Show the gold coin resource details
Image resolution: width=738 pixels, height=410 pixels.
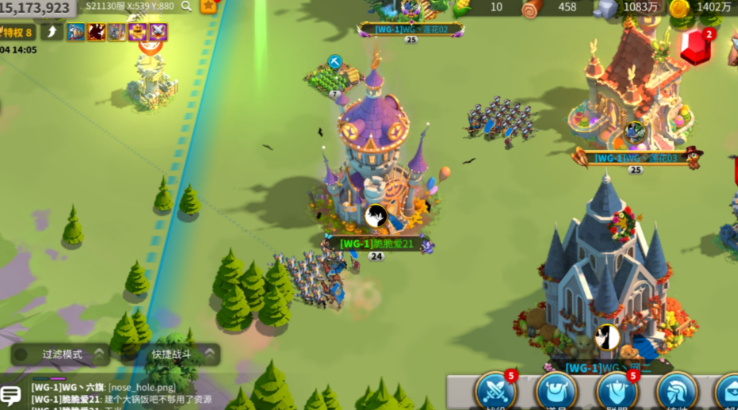click(680, 8)
